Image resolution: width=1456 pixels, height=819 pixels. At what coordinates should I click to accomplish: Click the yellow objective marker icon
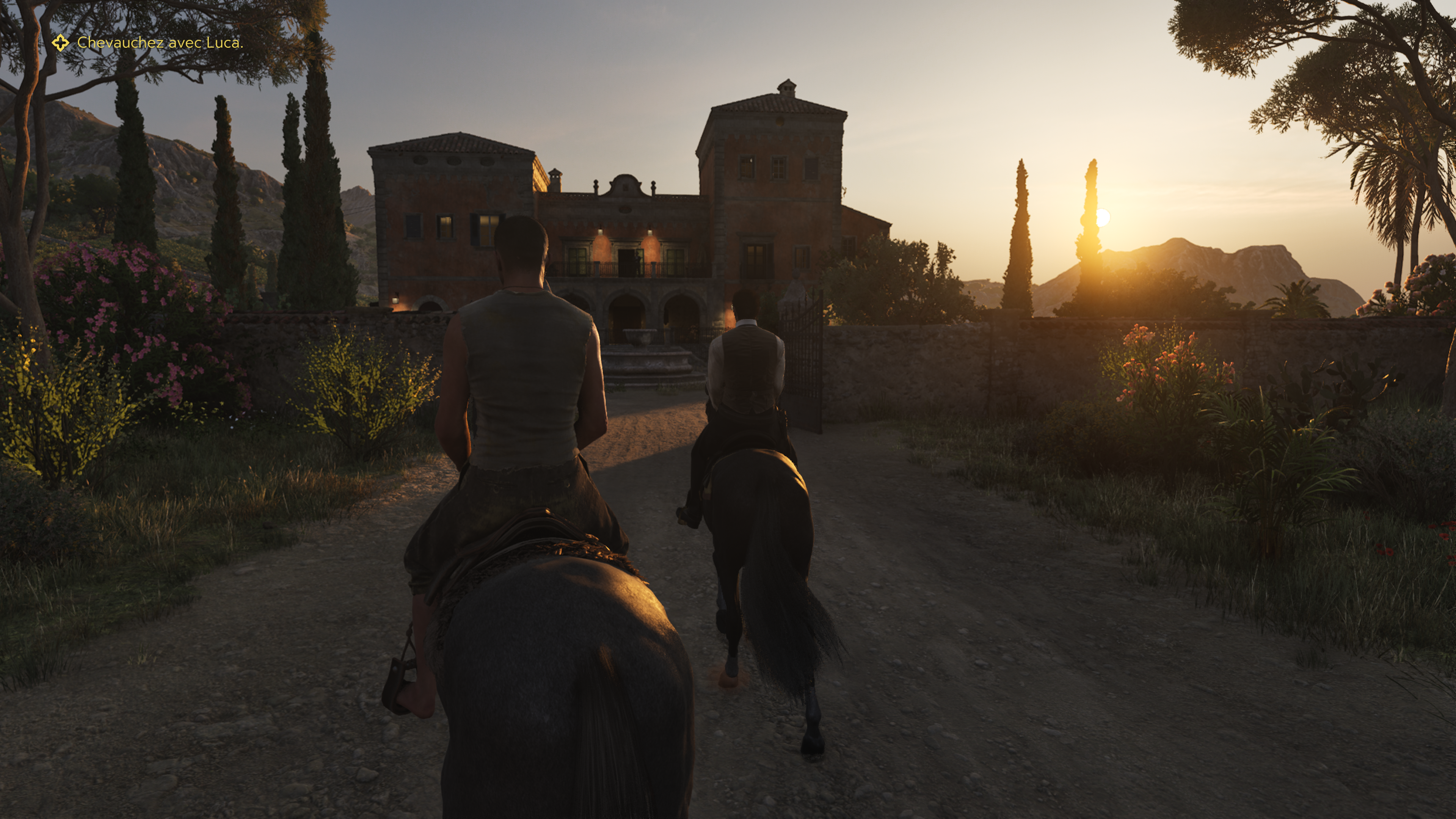(61, 43)
